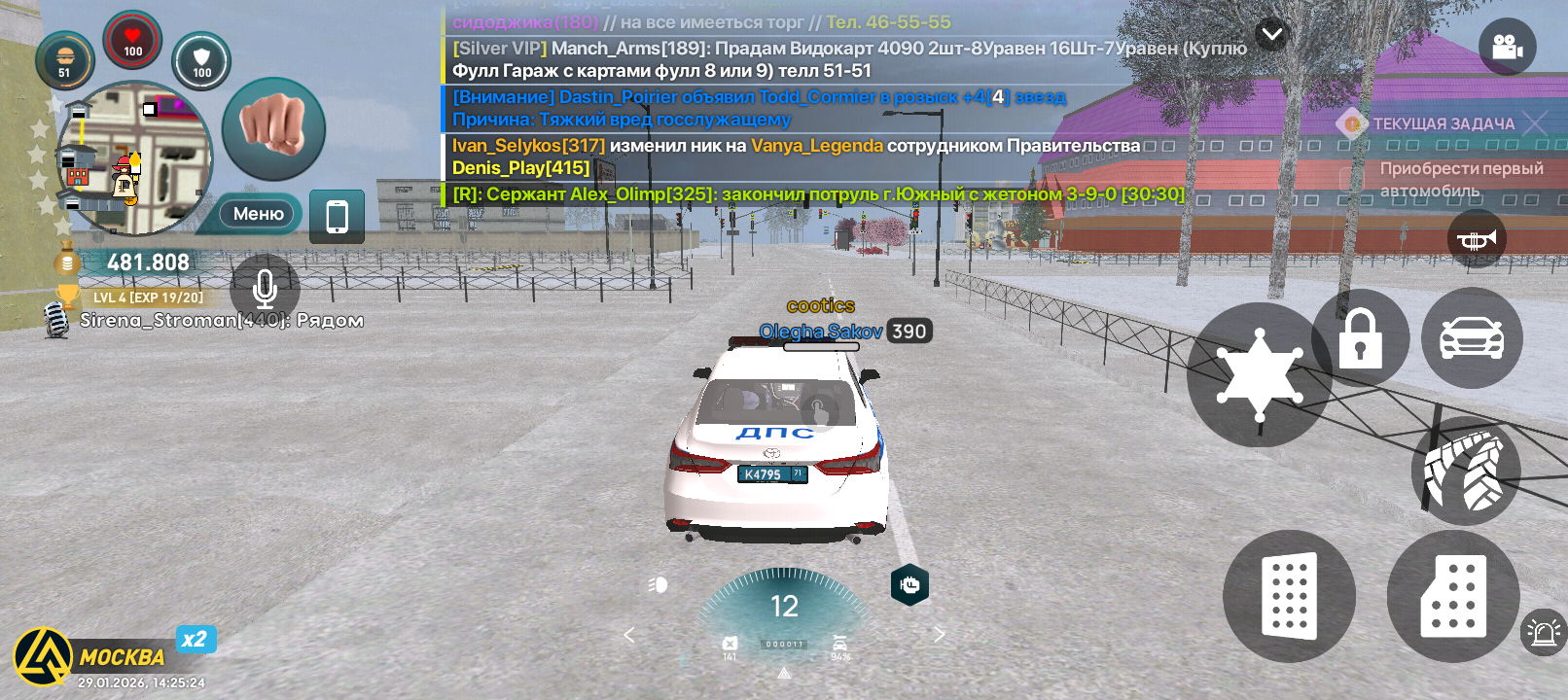Viewport: 1568px width, 700px height.
Task: Tap the fist punch button
Action: coord(273,128)
